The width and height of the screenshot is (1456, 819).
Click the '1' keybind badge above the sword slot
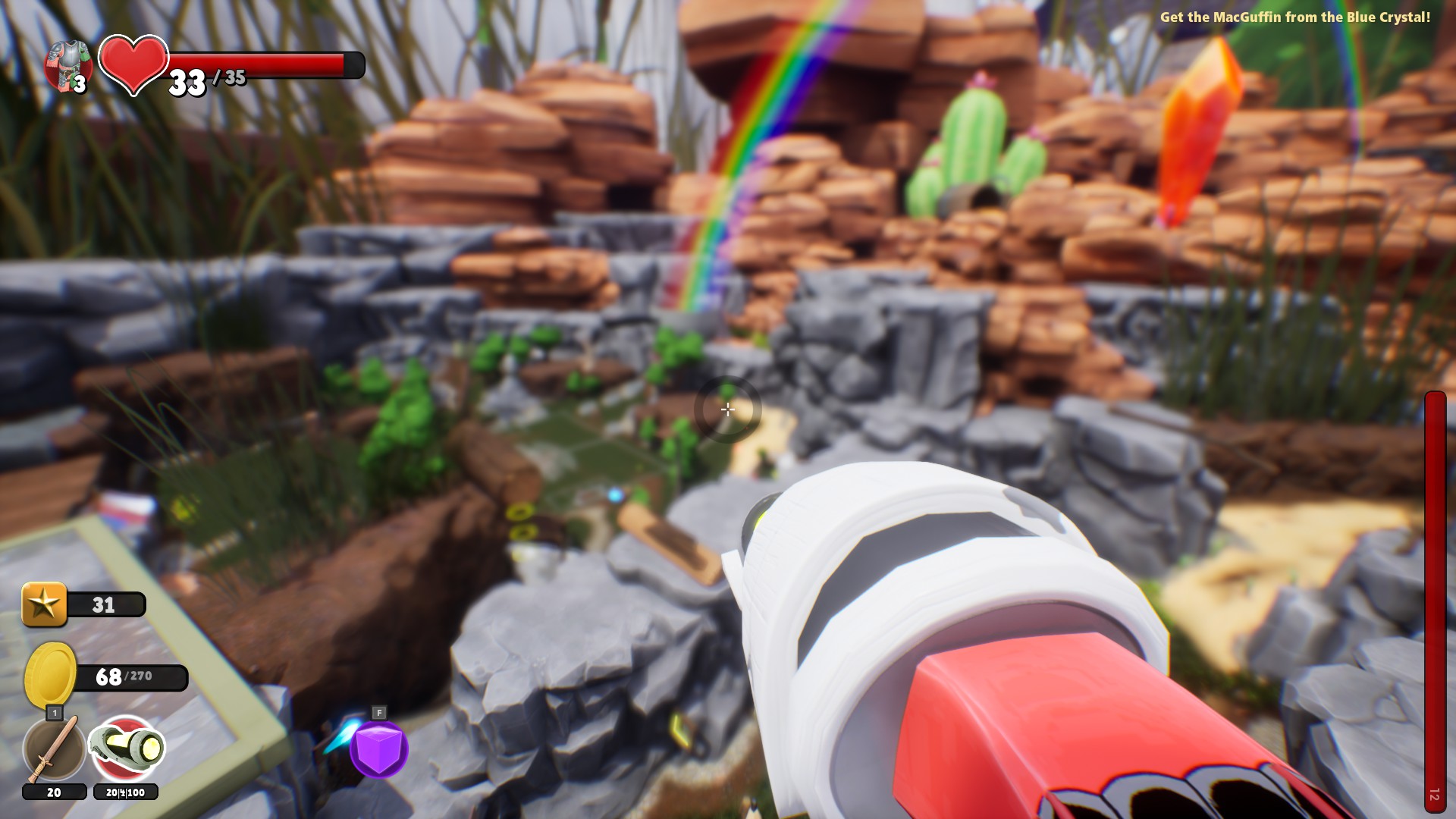coord(54,714)
